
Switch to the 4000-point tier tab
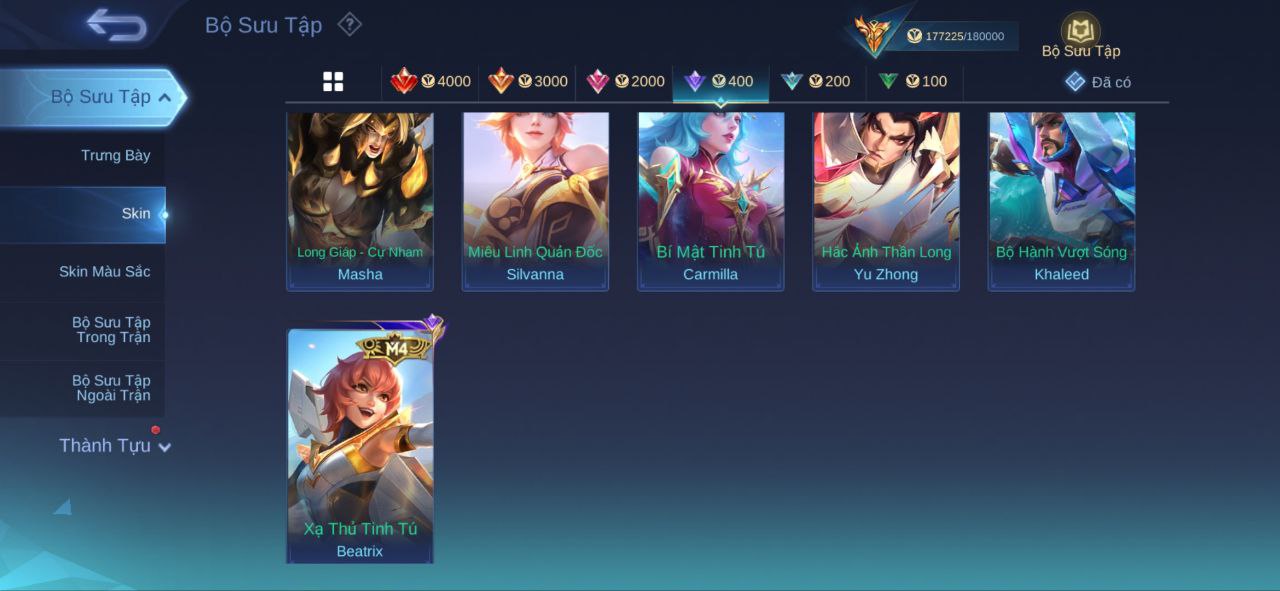tap(431, 82)
